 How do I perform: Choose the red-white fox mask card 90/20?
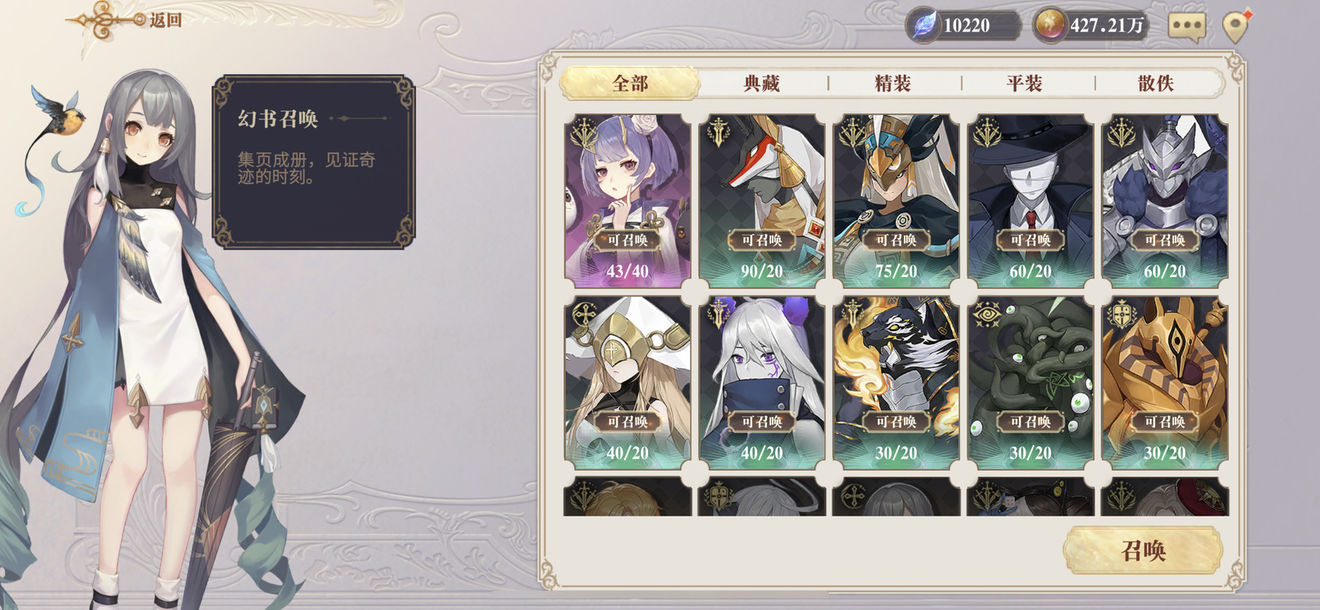click(762, 200)
